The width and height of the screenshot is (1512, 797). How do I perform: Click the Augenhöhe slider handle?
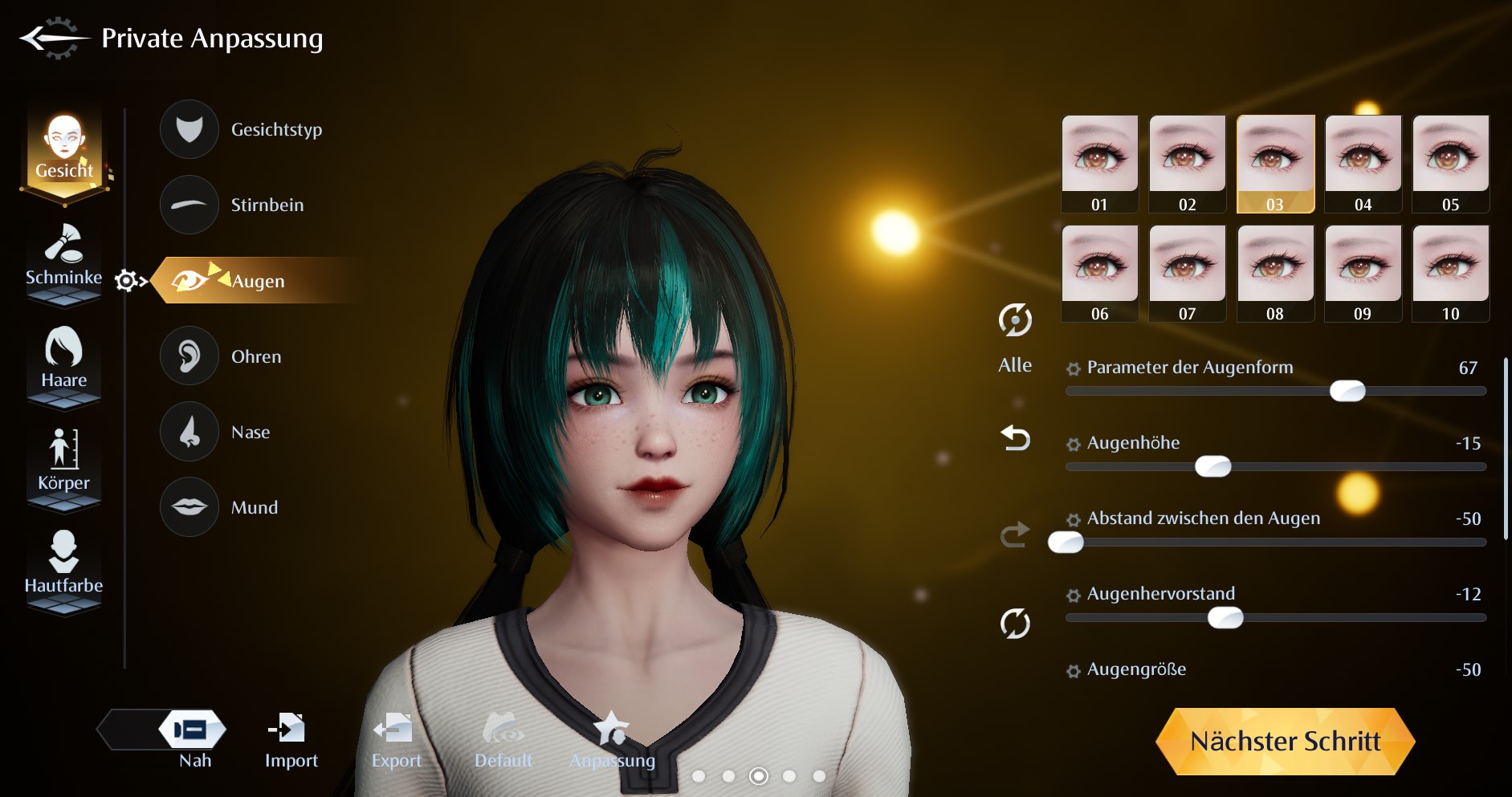(1212, 466)
